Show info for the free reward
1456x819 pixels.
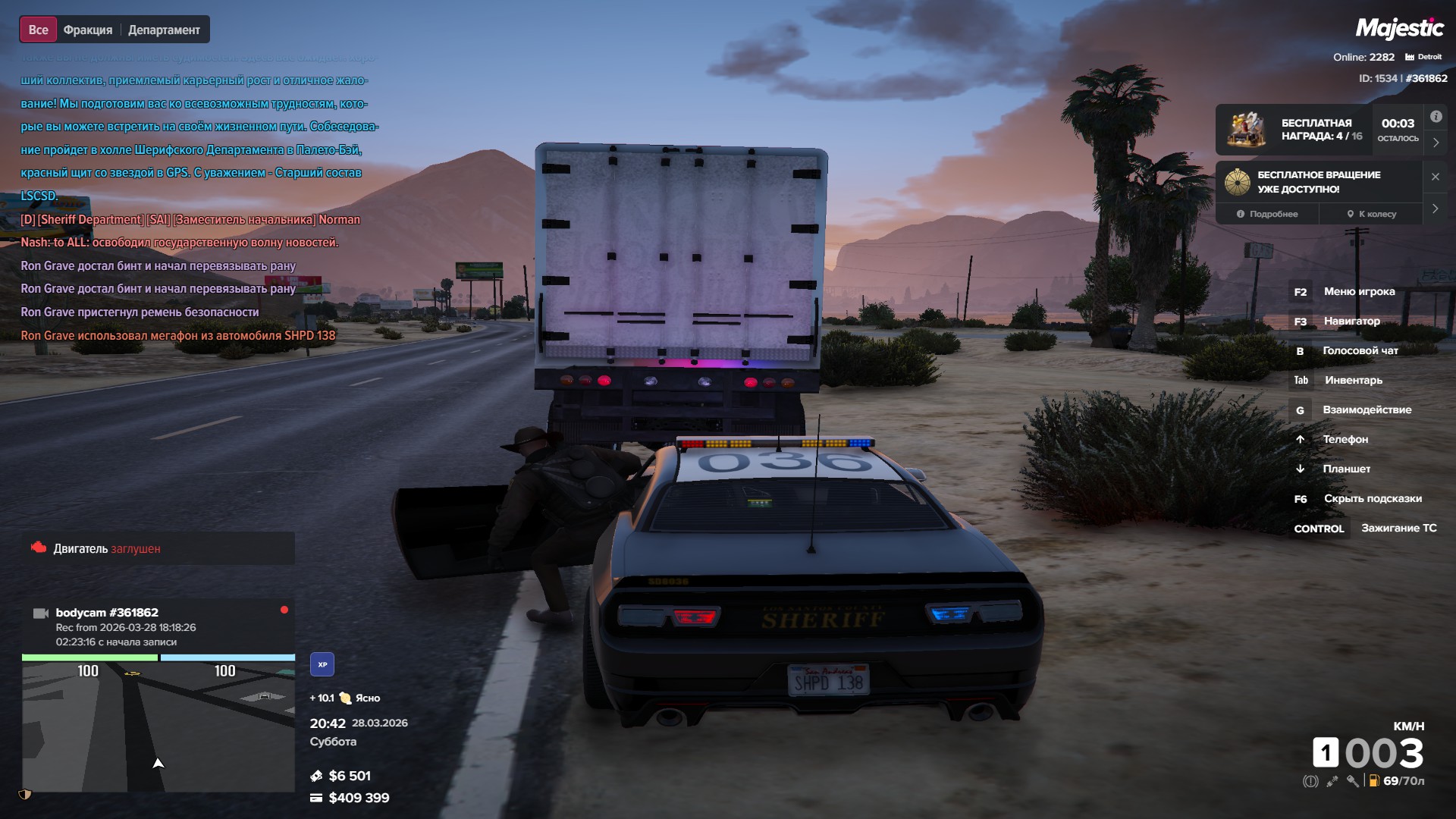point(1436,117)
